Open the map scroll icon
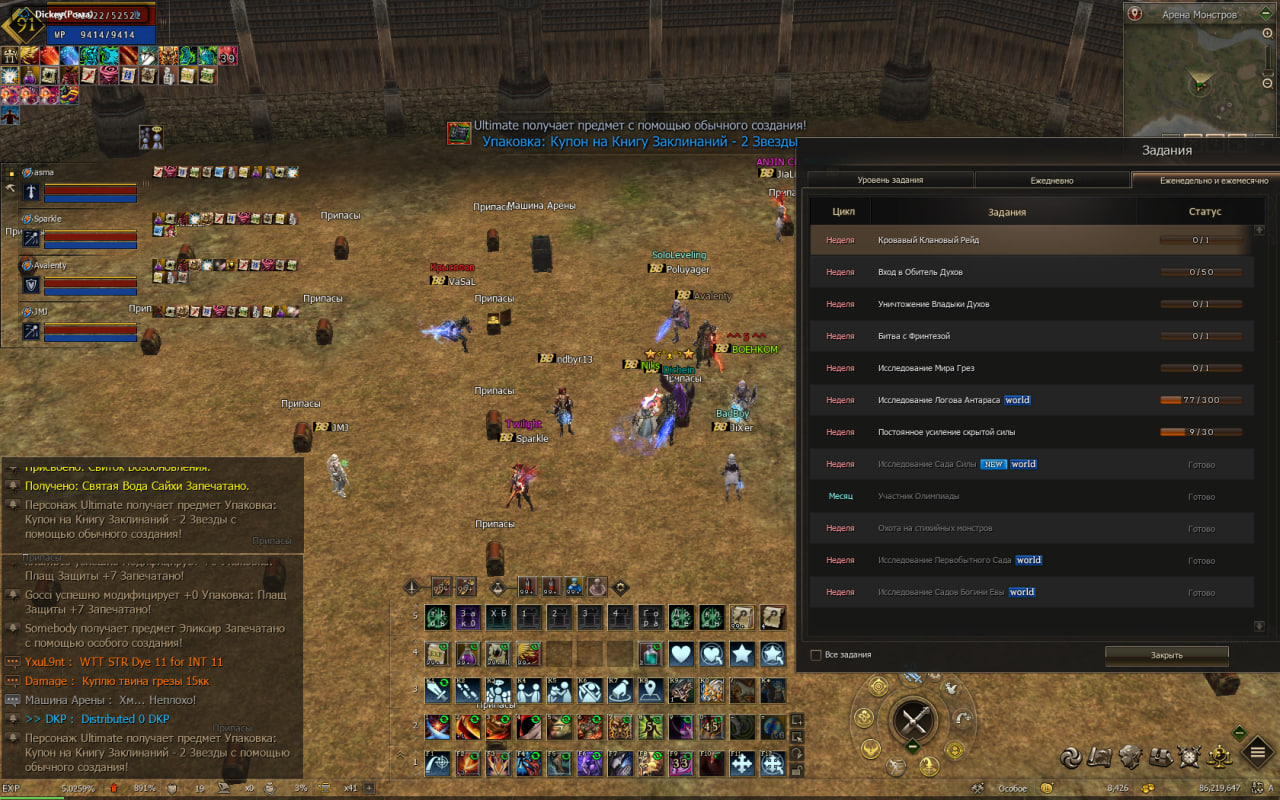Image resolution: width=1280 pixels, height=800 pixels. [x=1101, y=757]
